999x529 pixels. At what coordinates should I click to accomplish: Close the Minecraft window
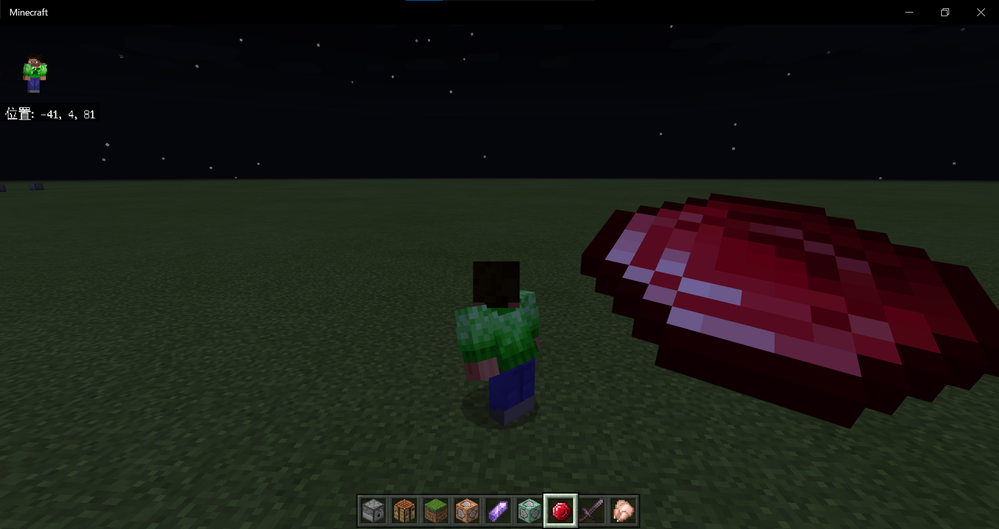click(x=981, y=12)
